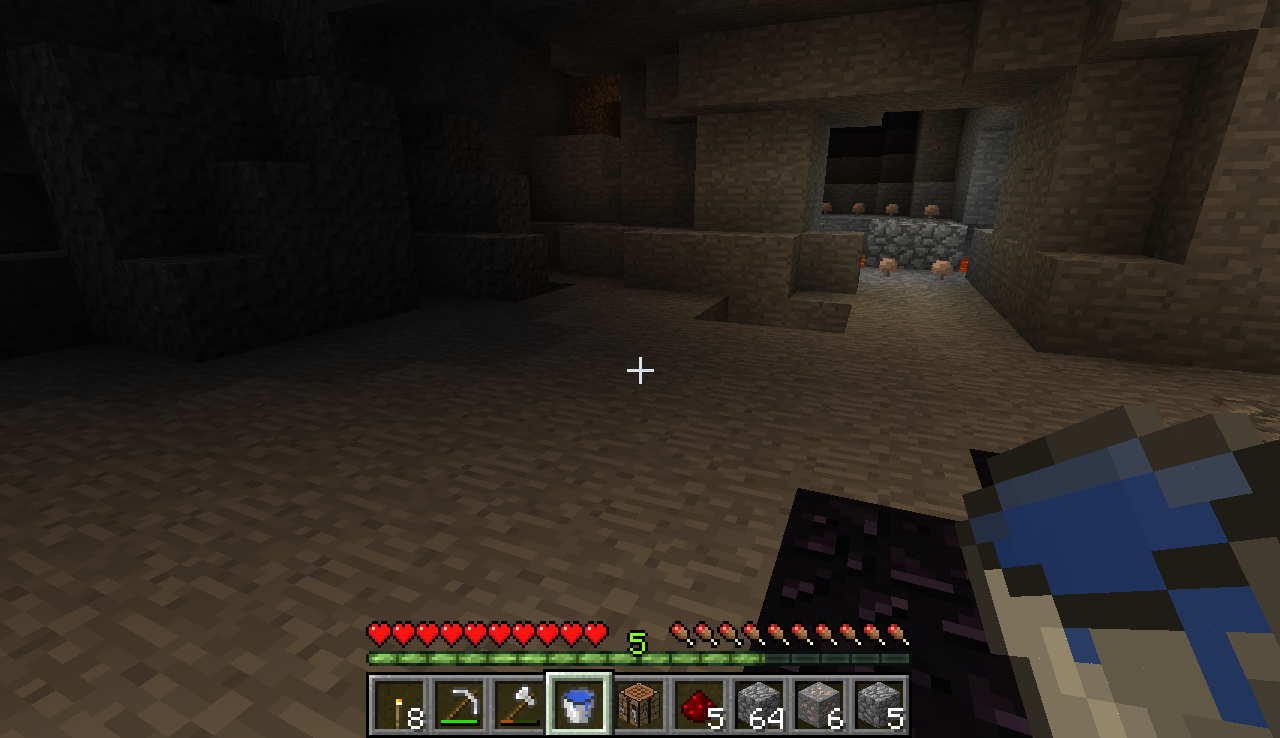The image size is (1280, 738).
Task: Choose the iron axe in the hotbar
Action: pos(519,705)
